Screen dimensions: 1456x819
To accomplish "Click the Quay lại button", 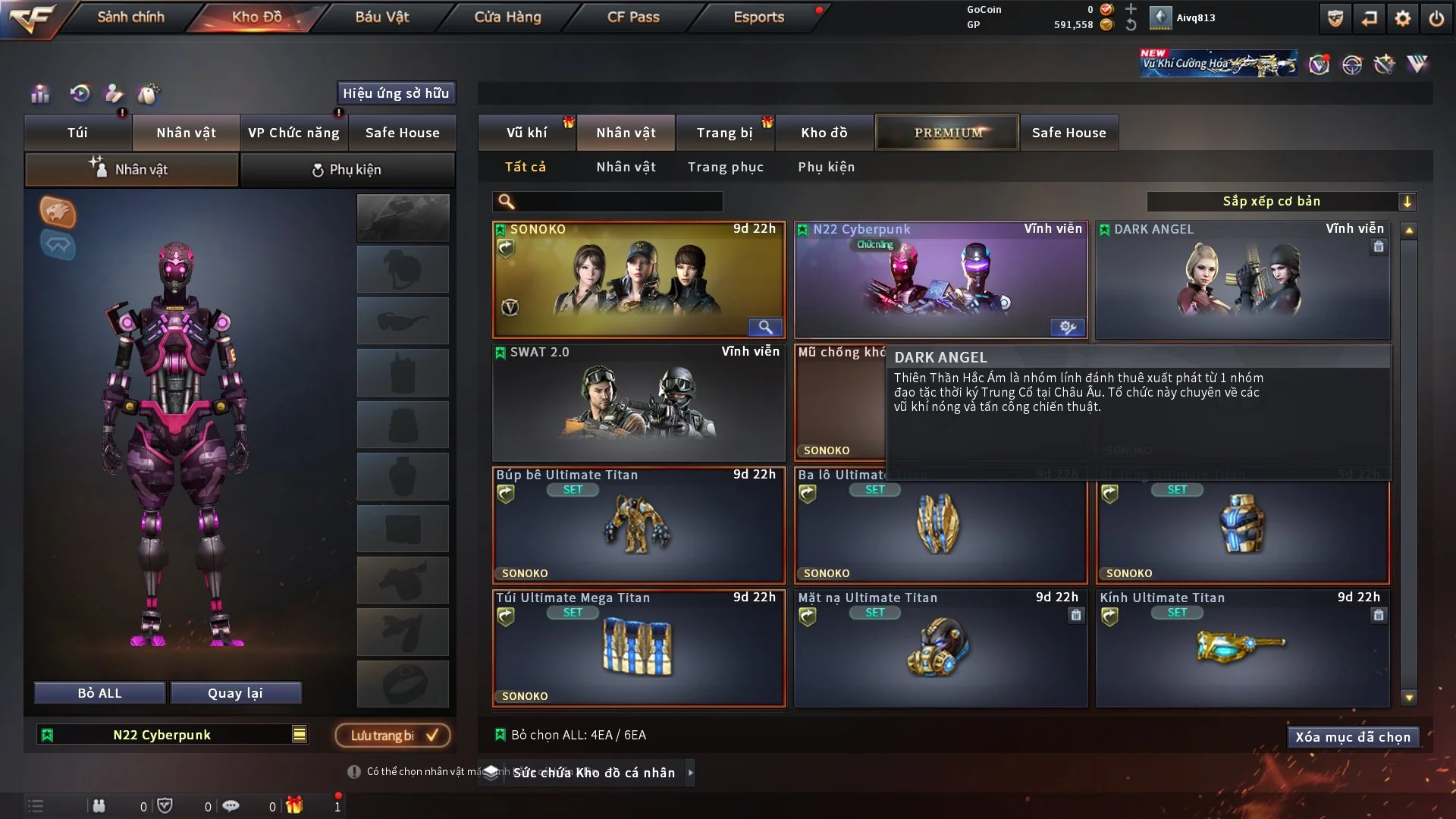I will [x=235, y=693].
